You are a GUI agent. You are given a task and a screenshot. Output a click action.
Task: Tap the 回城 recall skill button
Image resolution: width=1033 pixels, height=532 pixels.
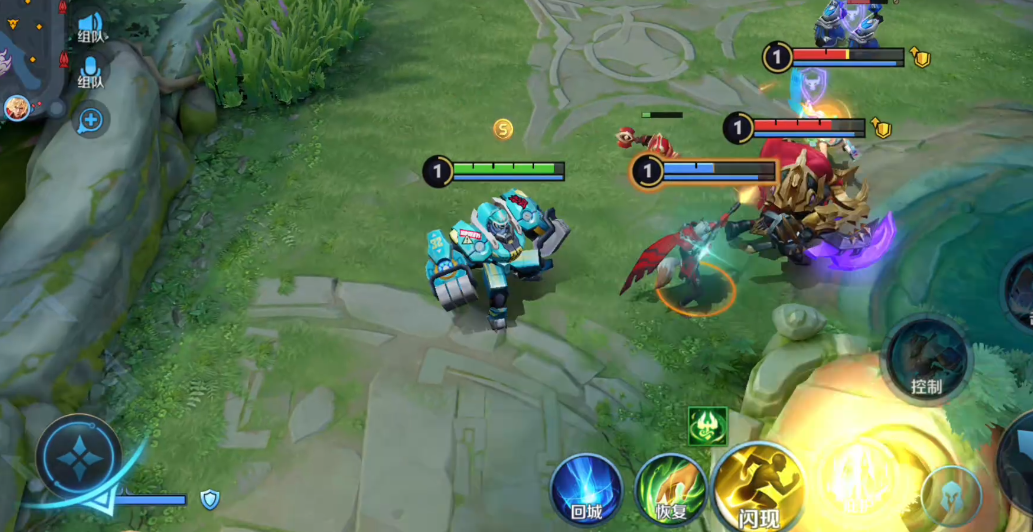tap(586, 488)
